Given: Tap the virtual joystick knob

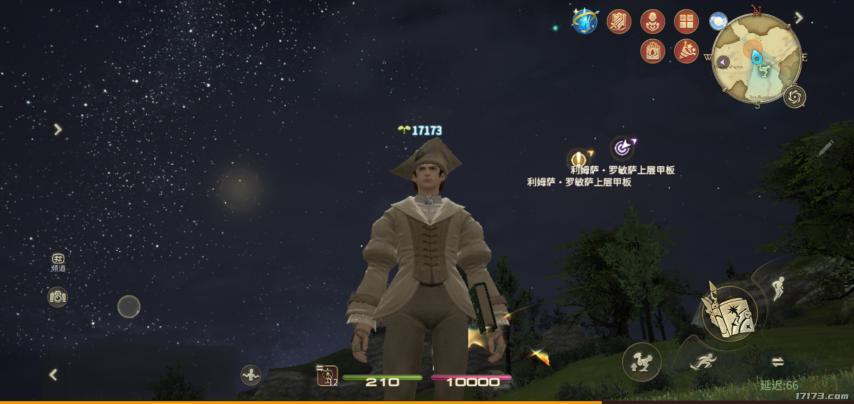Looking at the screenshot, I should coord(129,307).
